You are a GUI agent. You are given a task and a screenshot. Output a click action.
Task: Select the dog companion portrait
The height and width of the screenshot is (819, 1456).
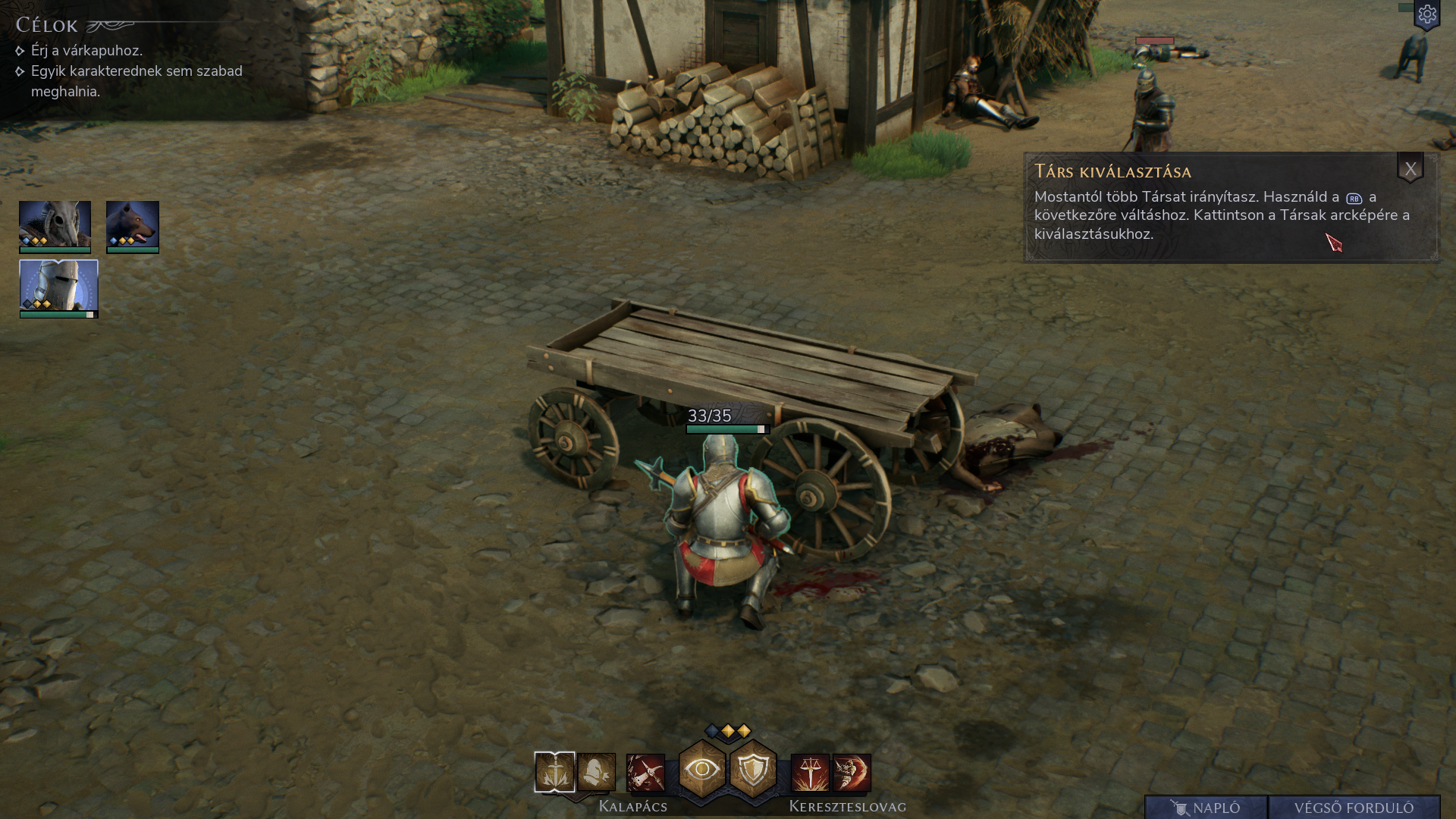click(x=133, y=224)
